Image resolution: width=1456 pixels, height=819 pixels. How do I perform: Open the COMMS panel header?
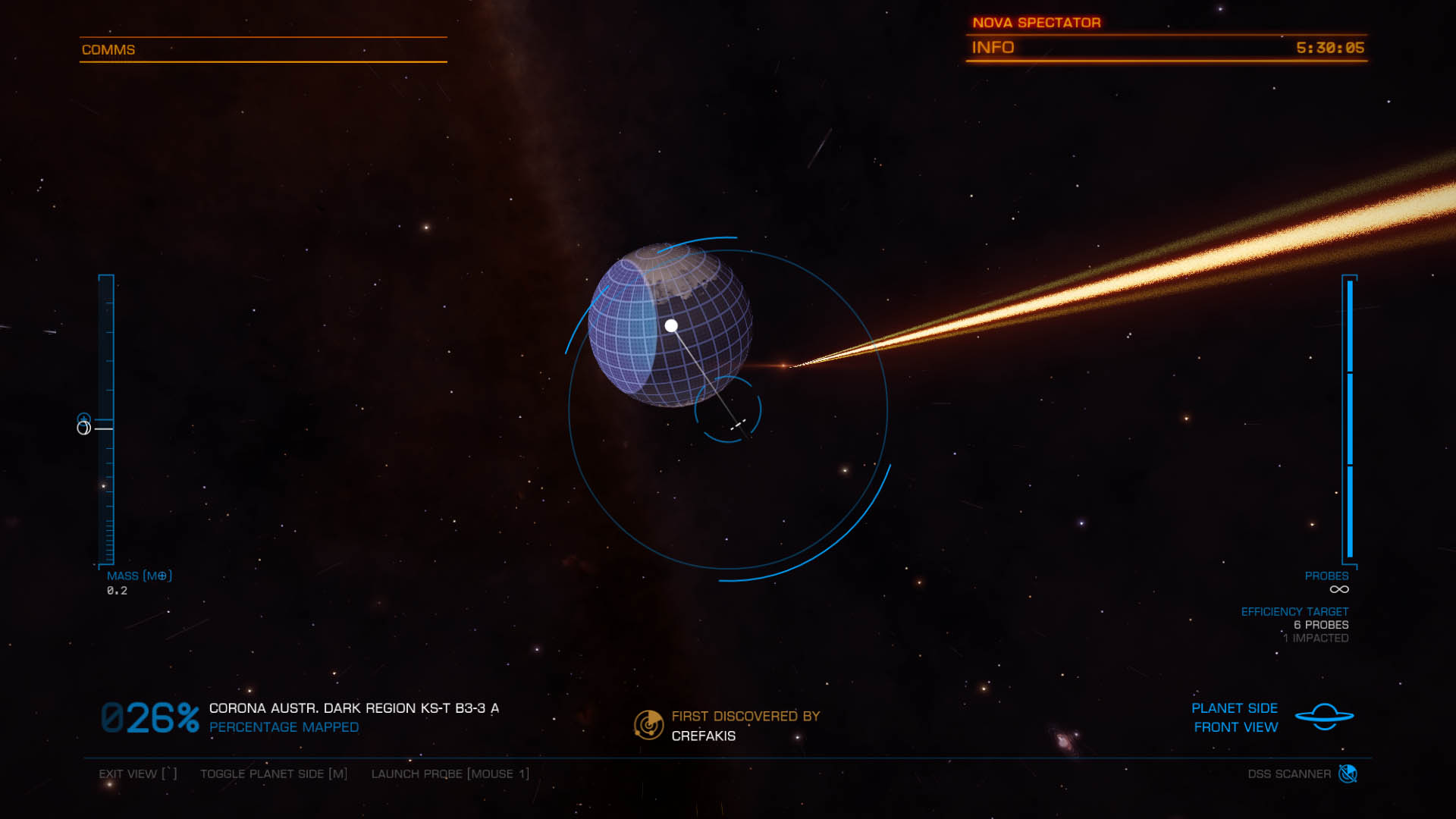click(x=108, y=50)
